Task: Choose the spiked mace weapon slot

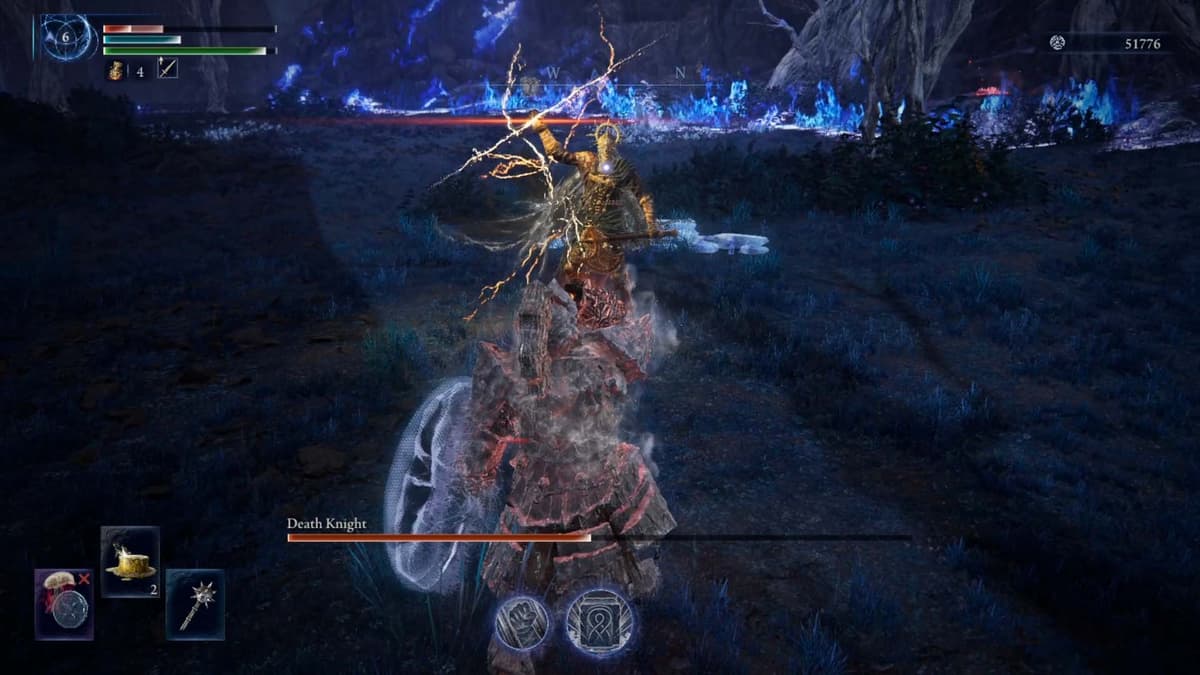Action: click(195, 604)
